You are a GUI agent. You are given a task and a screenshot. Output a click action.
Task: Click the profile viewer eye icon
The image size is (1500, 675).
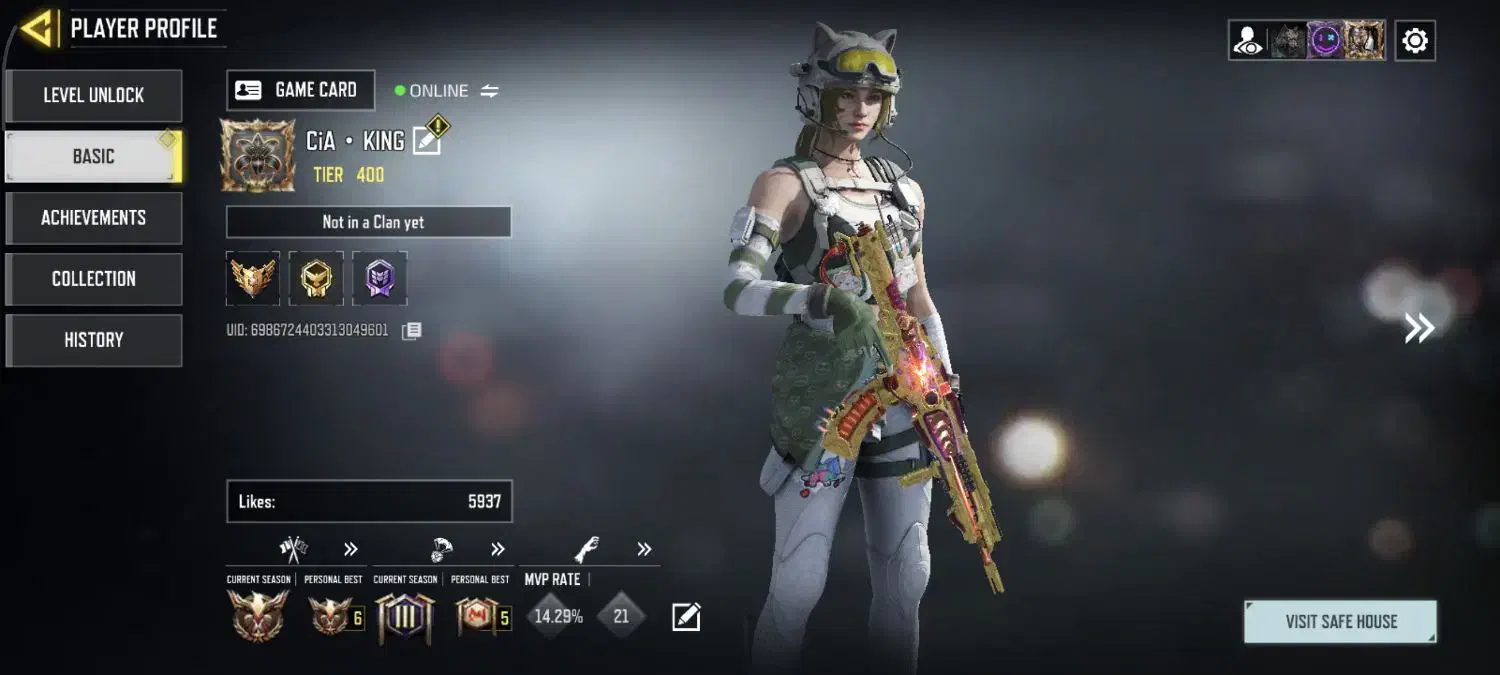tap(1248, 41)
